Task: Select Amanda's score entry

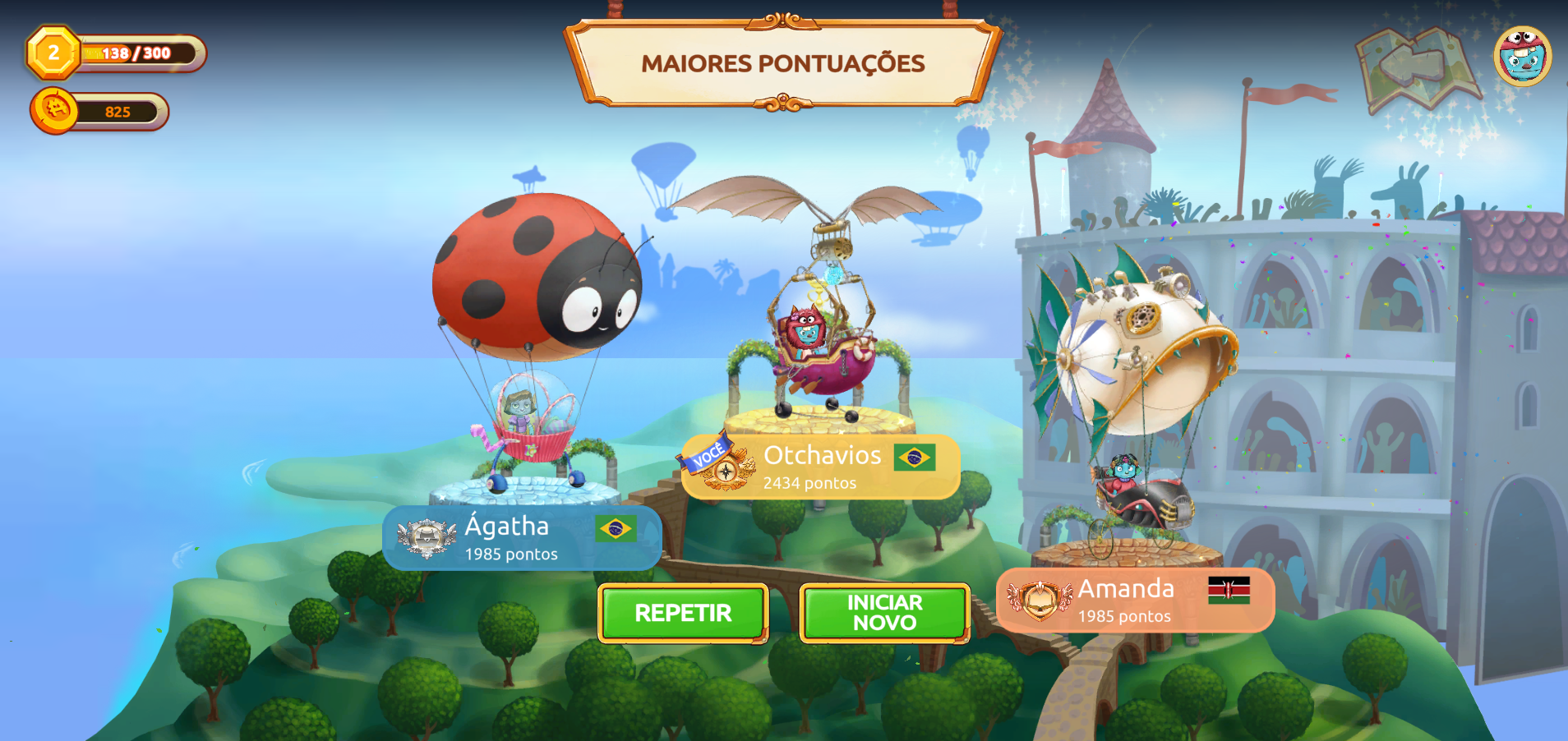Action: 1135,601
